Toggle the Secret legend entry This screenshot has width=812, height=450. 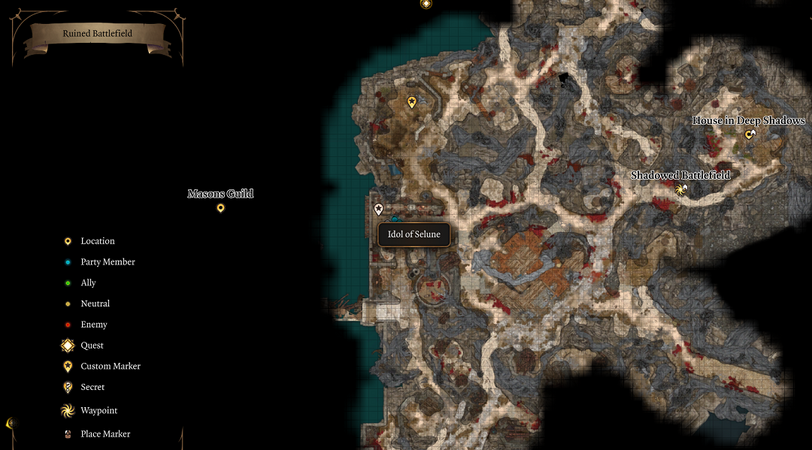[92, 387]
